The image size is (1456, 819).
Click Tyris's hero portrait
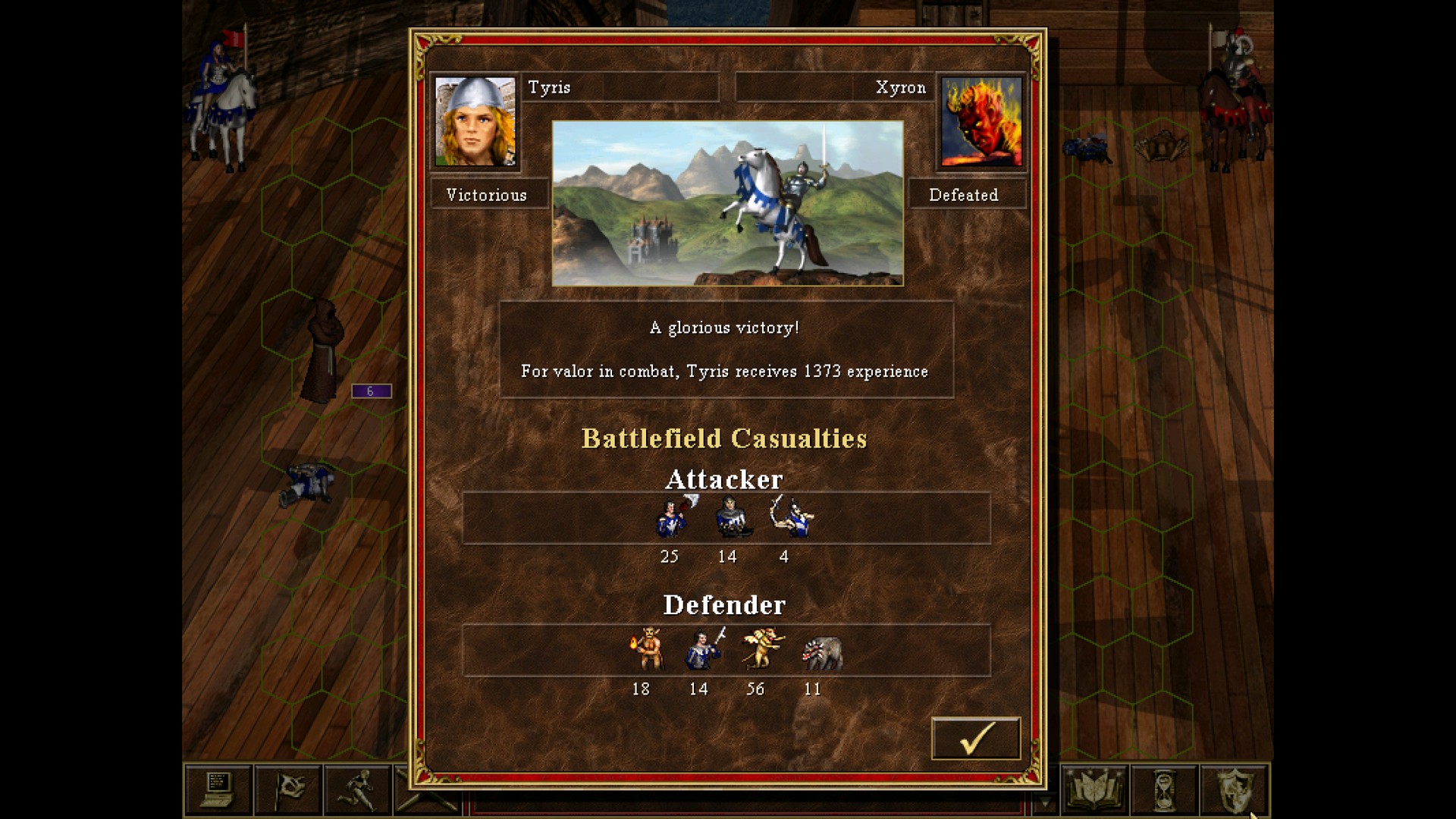pyautogui.click(x=476, y=121)
